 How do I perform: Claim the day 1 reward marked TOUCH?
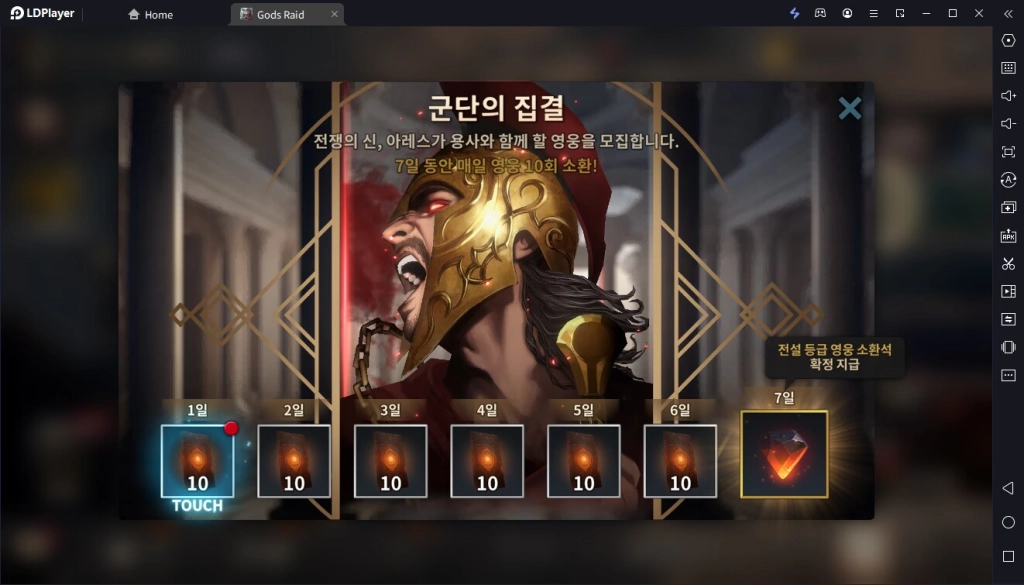pos(197,461)
